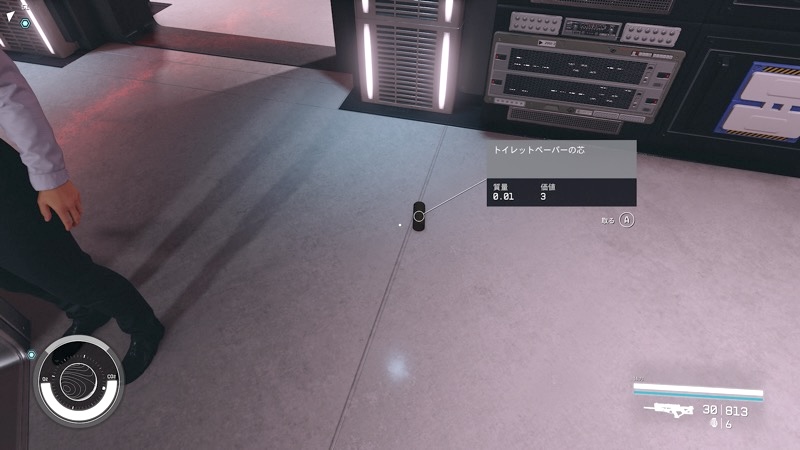
Task: Select the equipped rifle weapon icon
Action: click(x=669, y=411)
